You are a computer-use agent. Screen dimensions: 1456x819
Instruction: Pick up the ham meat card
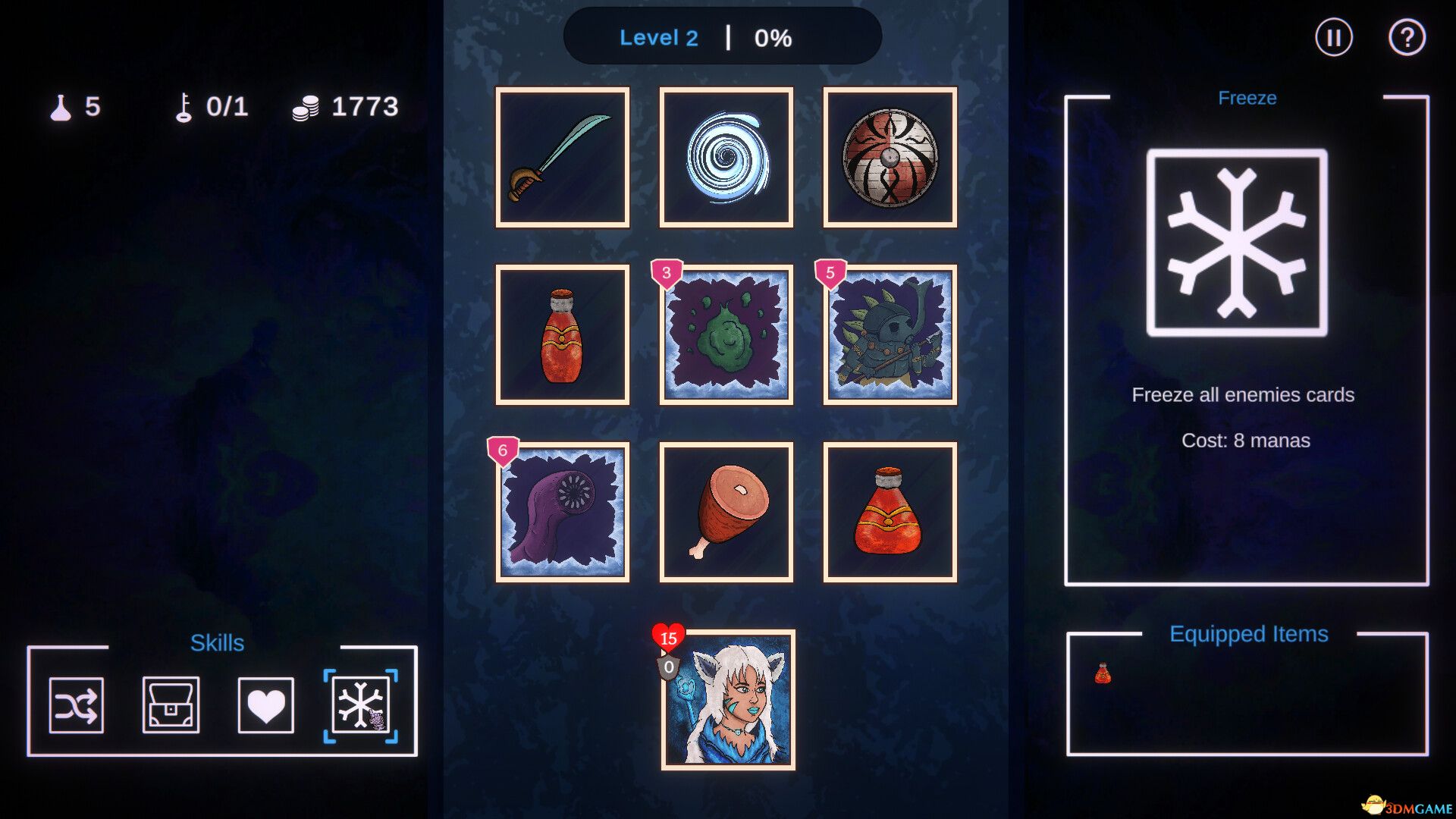[726, 511]
